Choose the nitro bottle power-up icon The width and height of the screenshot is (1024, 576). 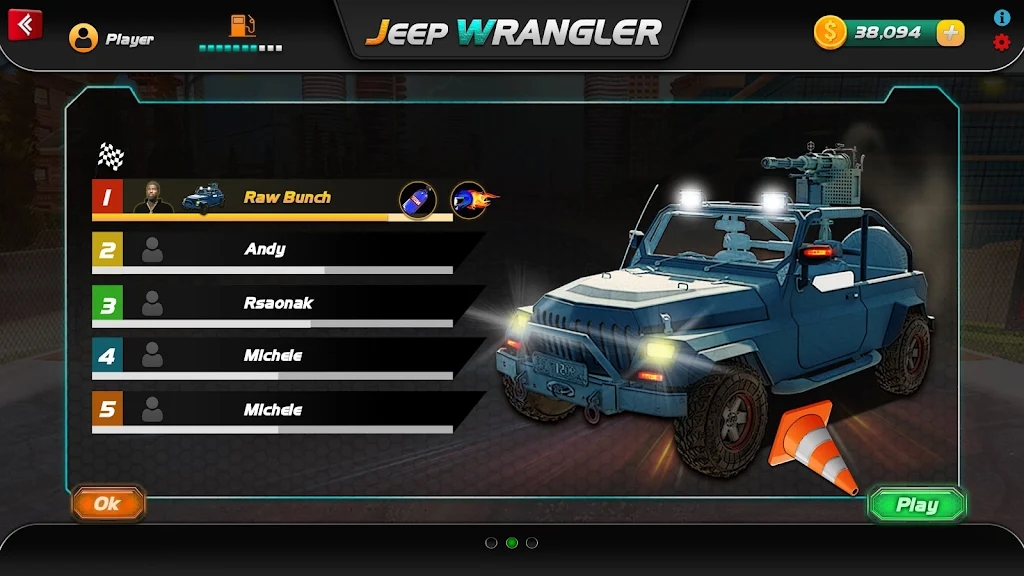418,199
